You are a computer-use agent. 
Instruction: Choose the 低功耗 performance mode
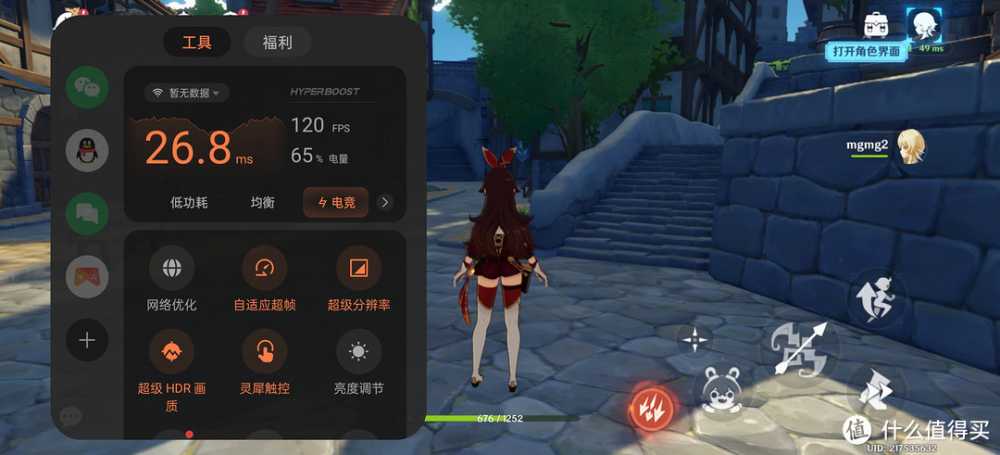189,202
